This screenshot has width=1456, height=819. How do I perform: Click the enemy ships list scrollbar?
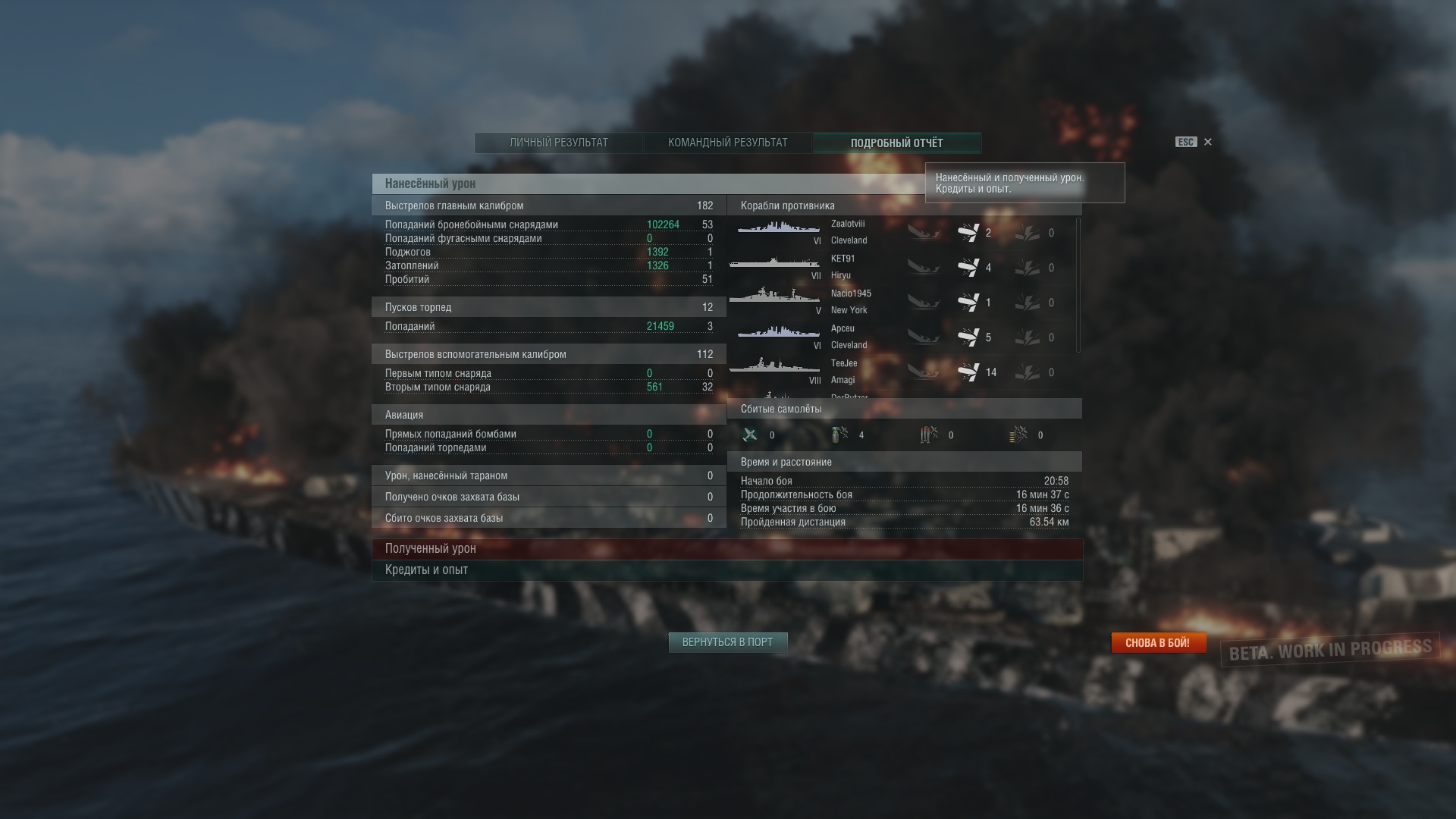coord(1078,285)
